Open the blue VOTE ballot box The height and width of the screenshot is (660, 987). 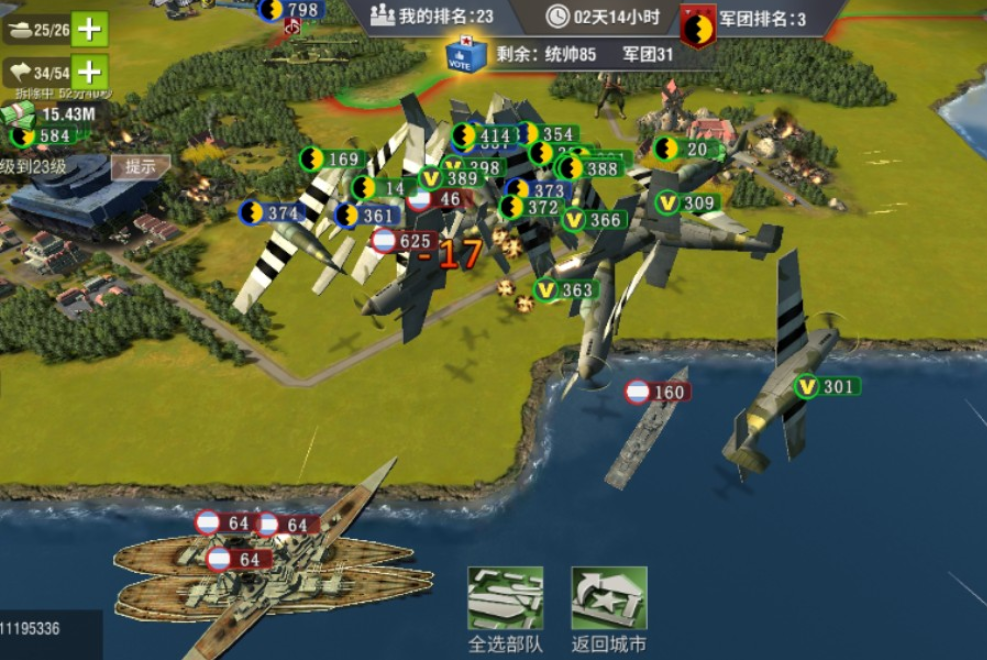467,56
